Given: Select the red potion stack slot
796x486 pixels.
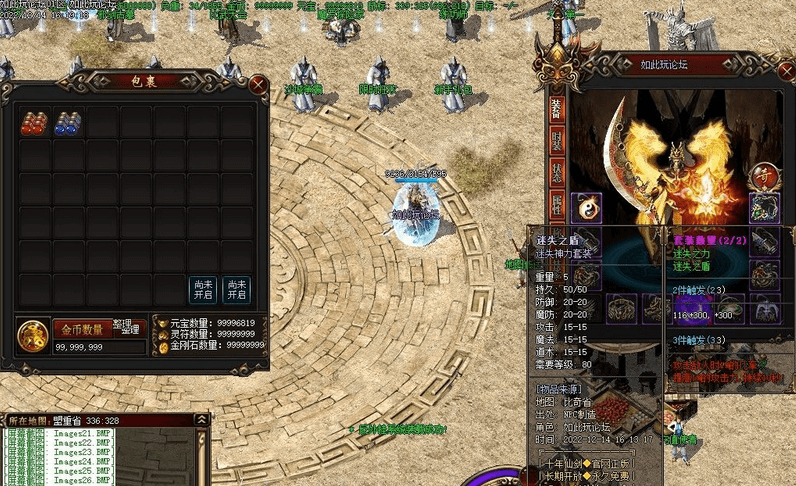Looking at the screenshot, I should pyautogui.click(x=35, y=122).
